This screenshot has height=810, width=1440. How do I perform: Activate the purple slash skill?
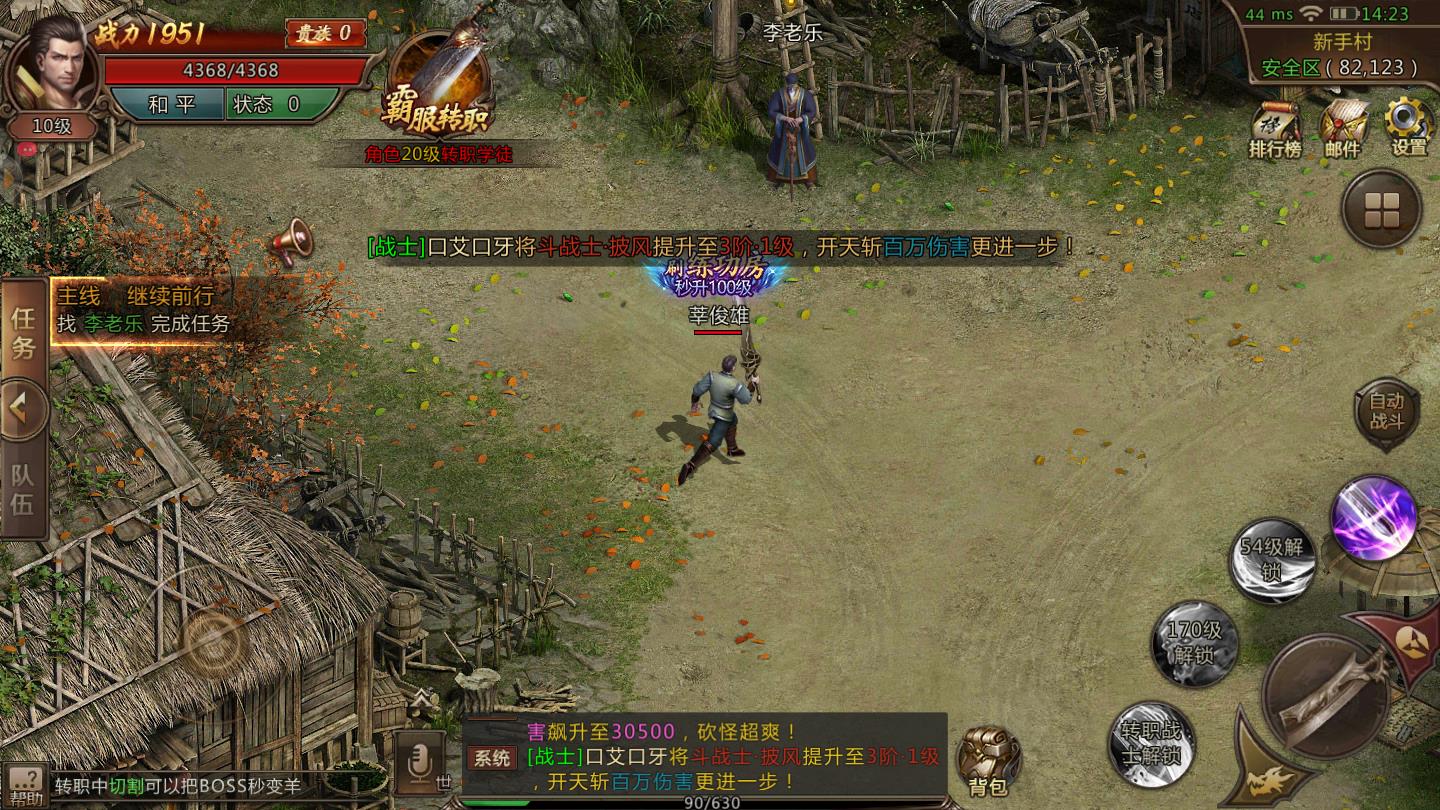tap(1373, 517)
